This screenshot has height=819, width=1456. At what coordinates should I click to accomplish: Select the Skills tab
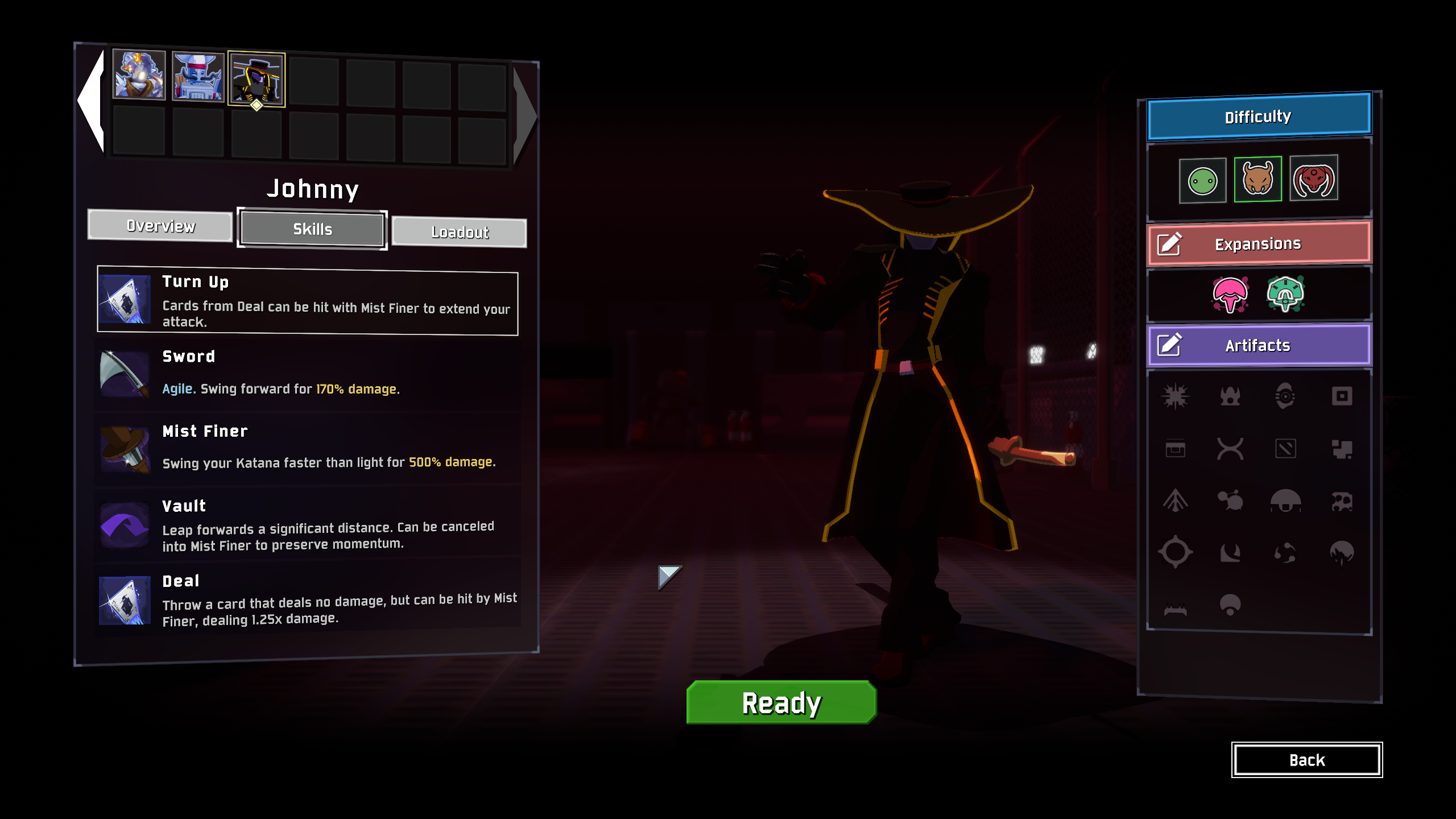(x=312, y=229)
